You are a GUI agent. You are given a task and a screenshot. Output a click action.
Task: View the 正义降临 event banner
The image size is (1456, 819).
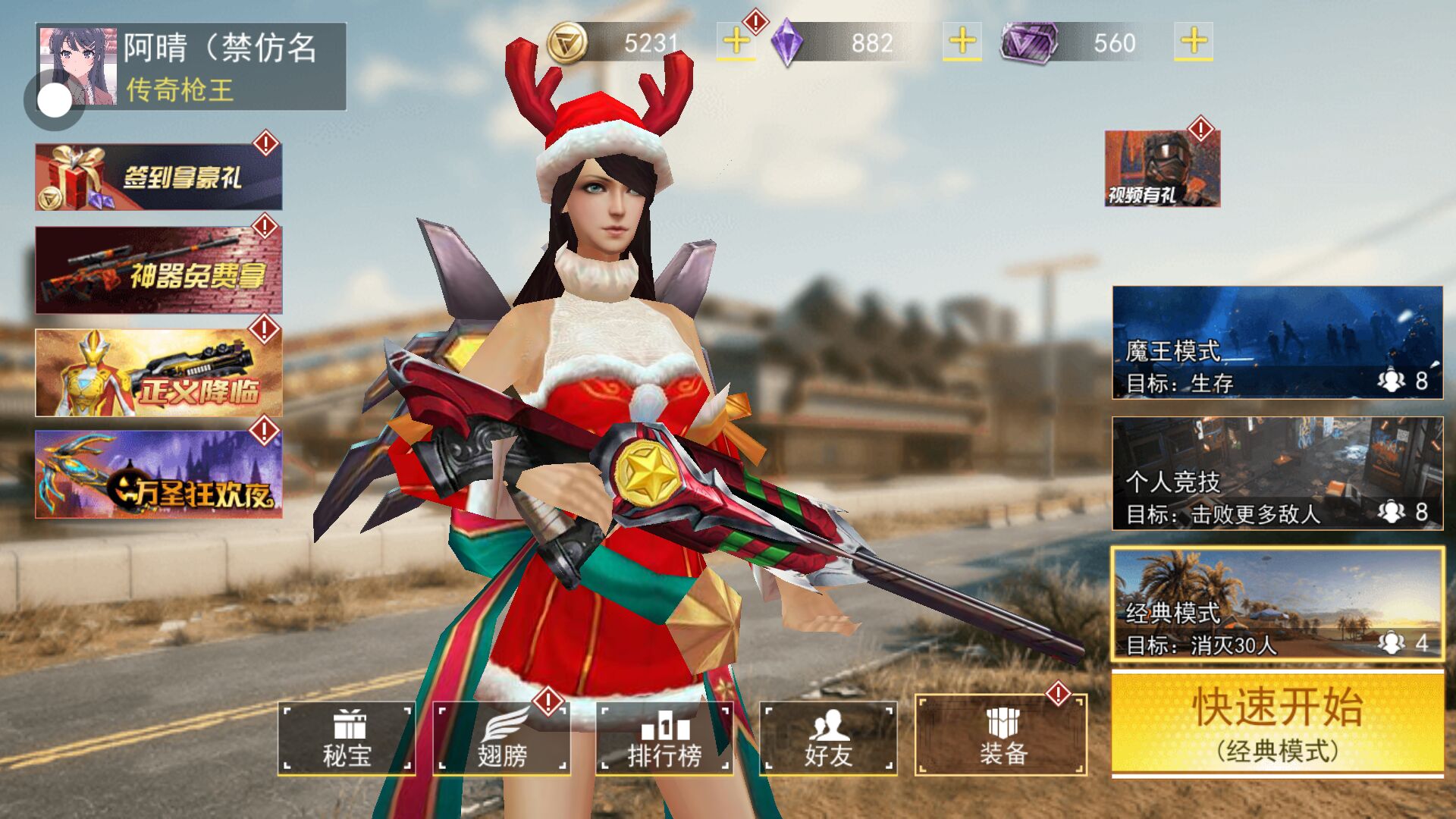[158, 372]
